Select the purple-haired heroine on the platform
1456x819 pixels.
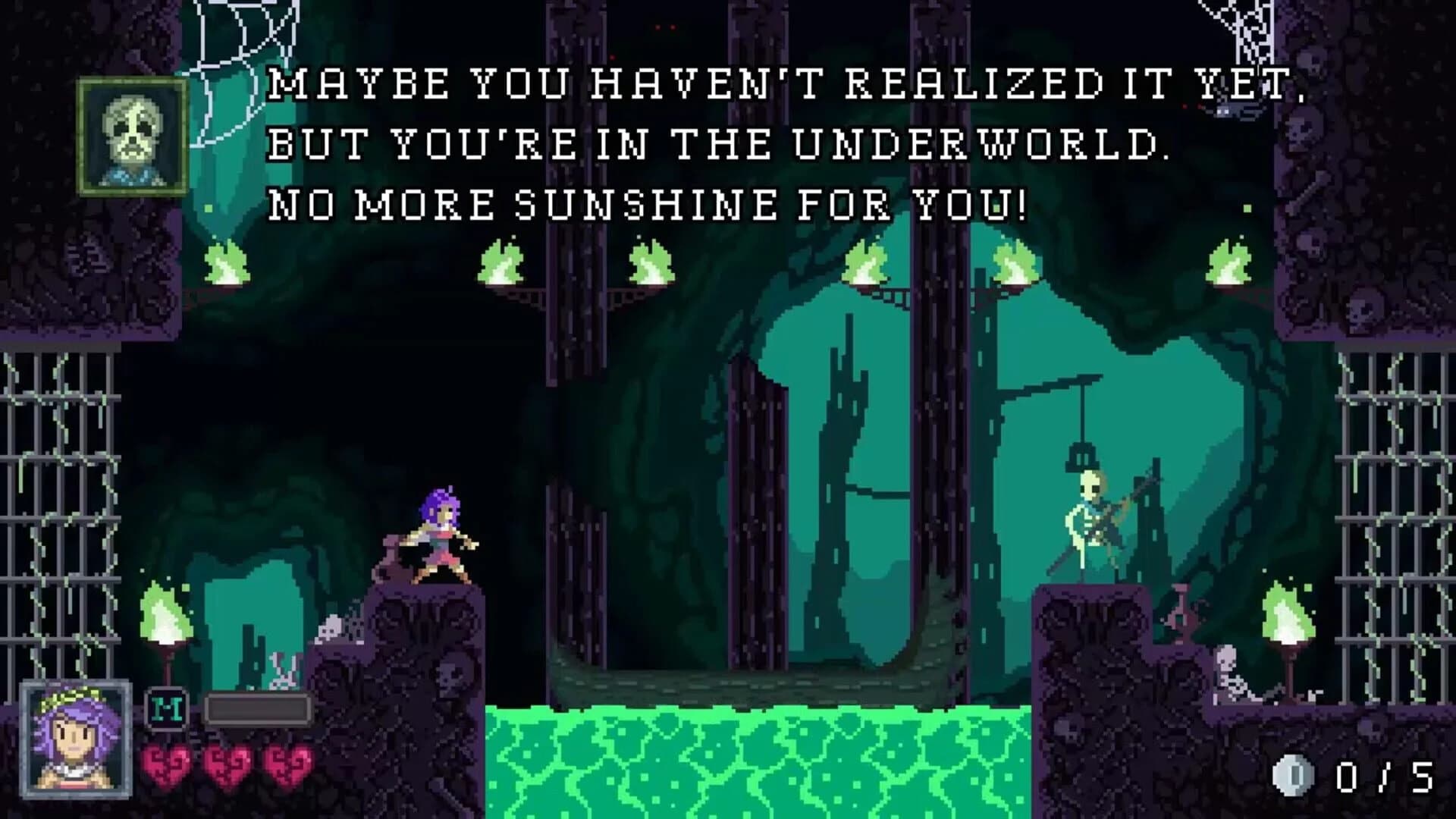click(436, 531)
